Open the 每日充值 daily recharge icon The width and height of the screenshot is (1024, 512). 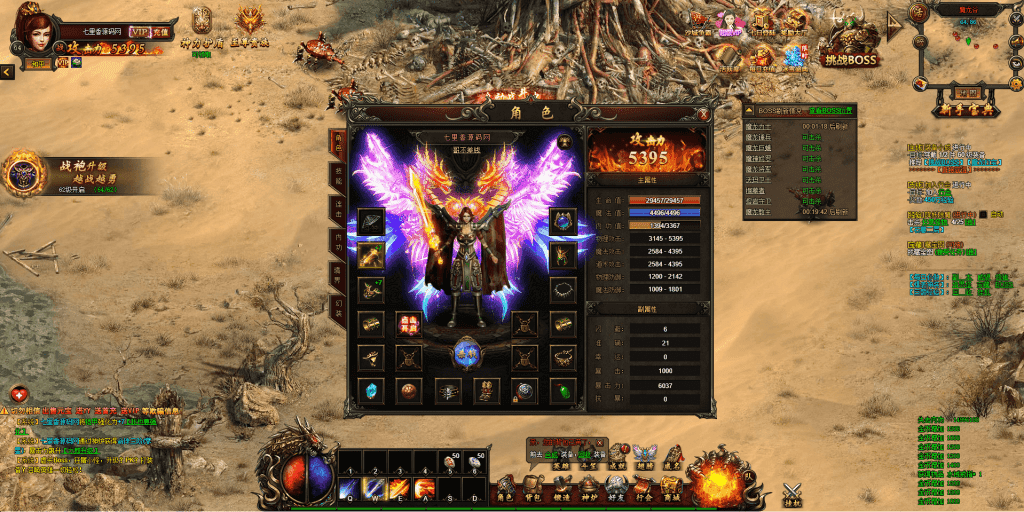point(762,58)
